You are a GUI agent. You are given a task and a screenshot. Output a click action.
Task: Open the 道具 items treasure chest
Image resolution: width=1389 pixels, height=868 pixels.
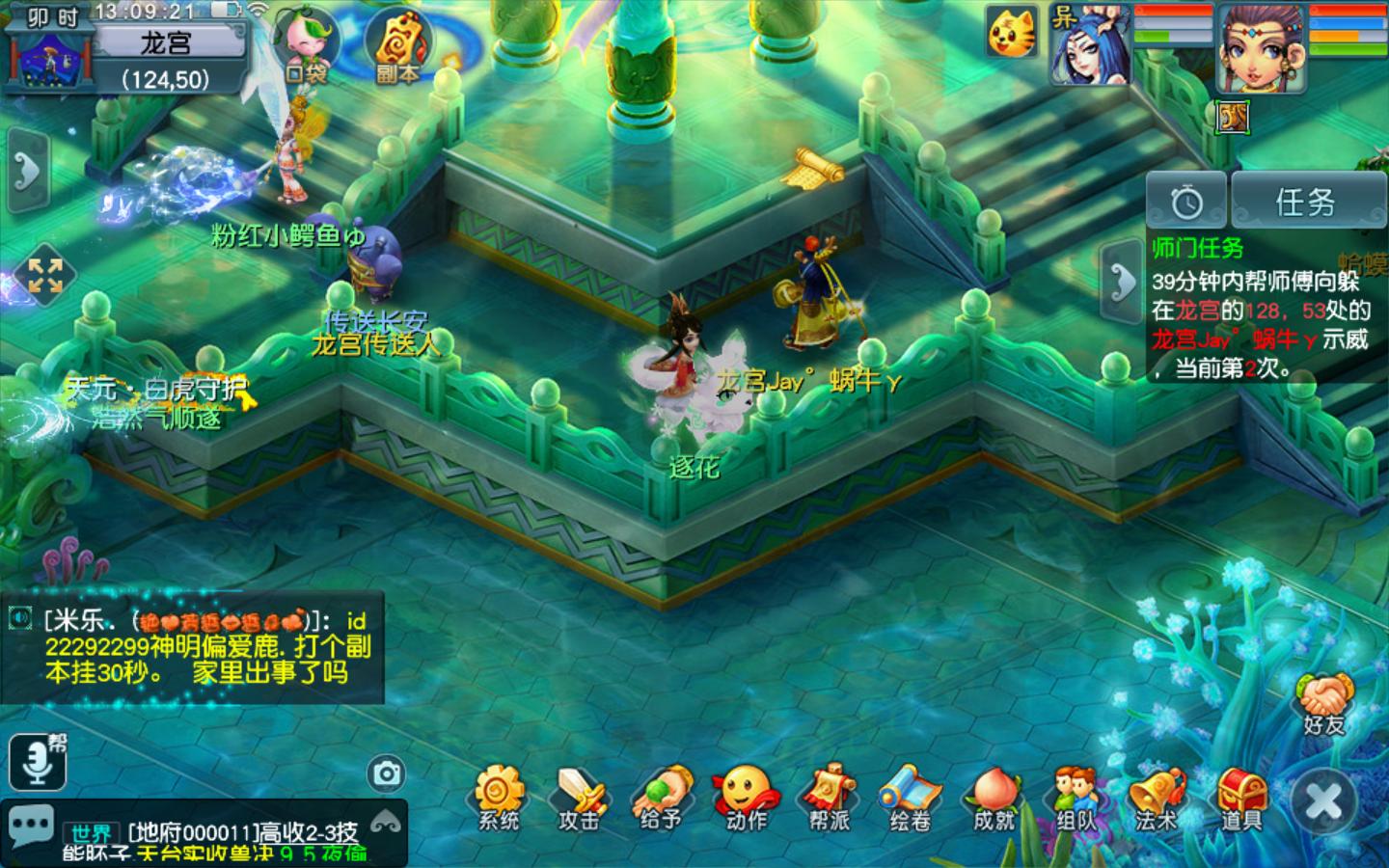[1240, 797]
